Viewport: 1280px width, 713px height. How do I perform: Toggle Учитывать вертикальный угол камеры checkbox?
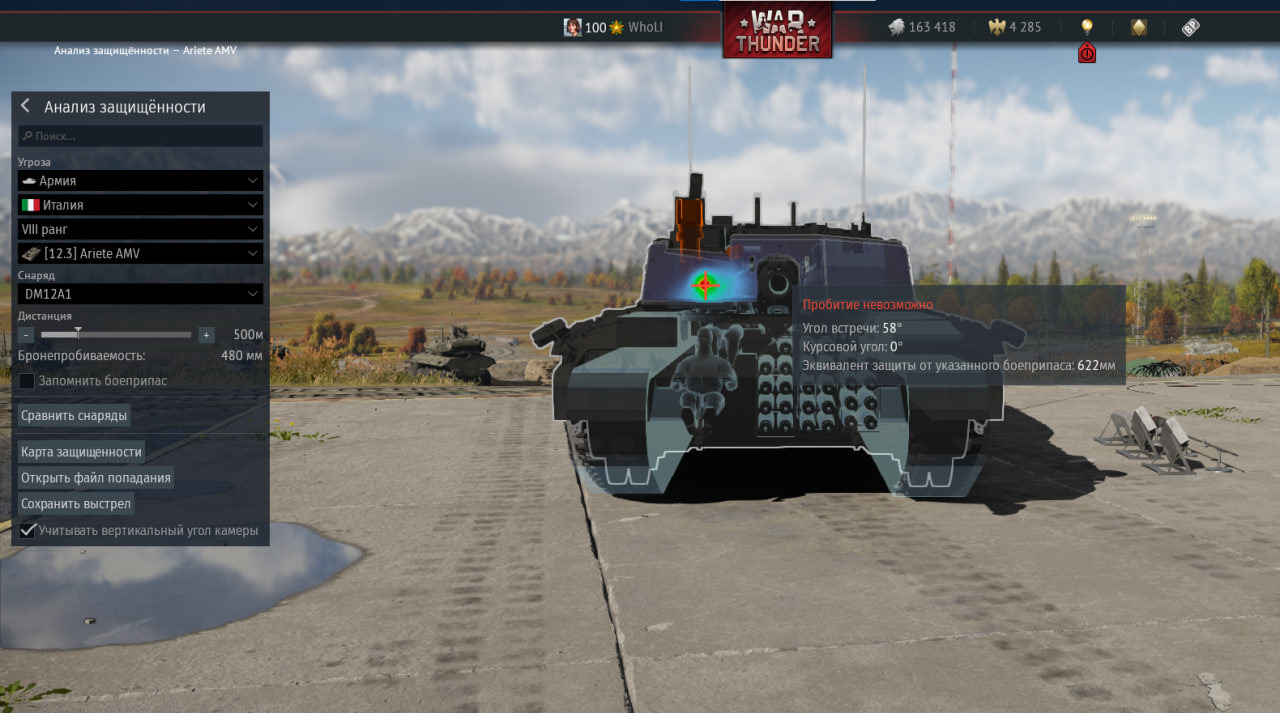click(x=28, y=530)
